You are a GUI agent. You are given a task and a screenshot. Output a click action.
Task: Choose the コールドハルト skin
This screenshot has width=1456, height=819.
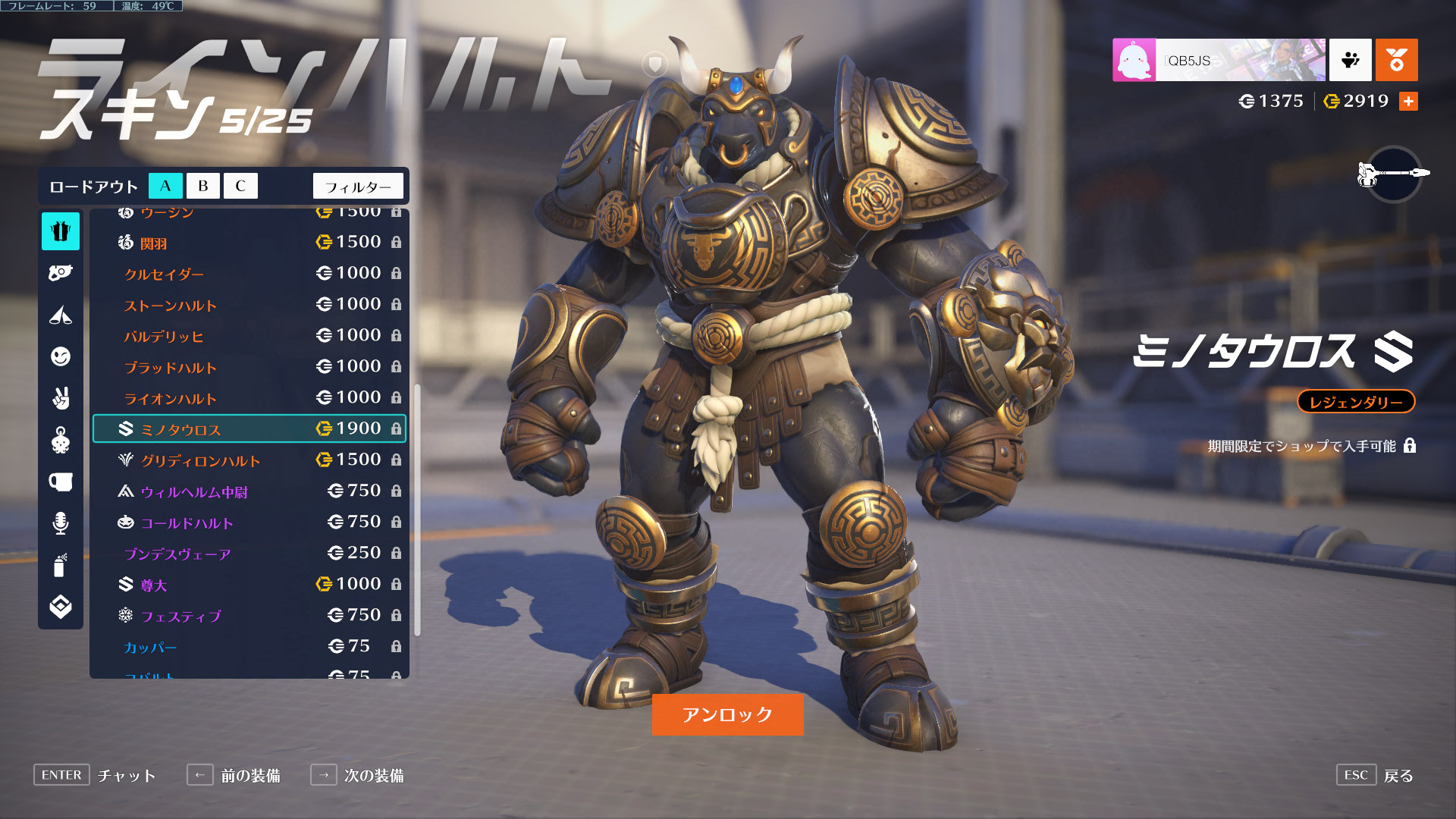point(249,522)
